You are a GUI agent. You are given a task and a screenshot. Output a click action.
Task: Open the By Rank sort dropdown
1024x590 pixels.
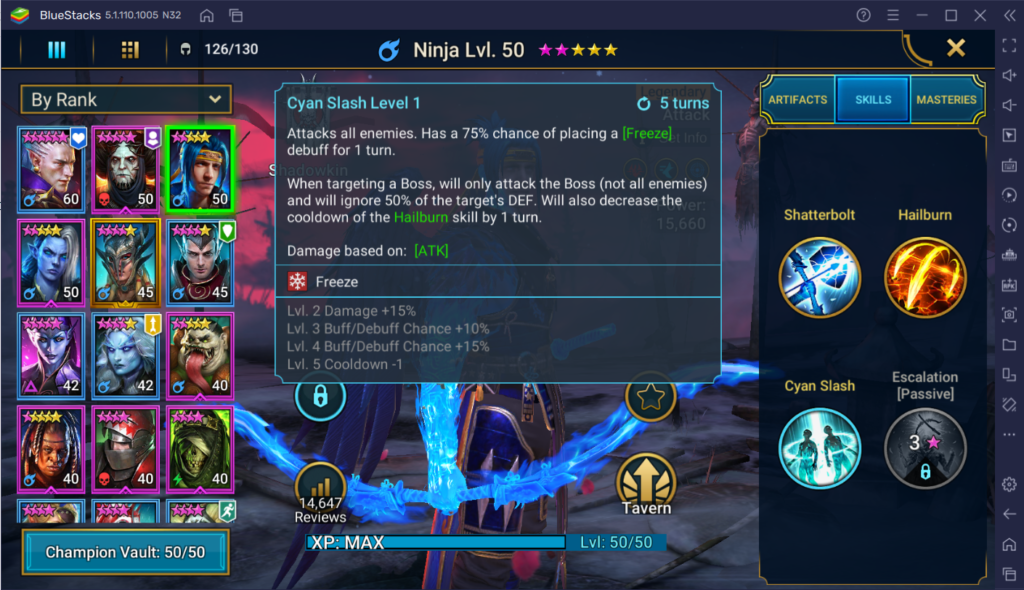point(126,99)
